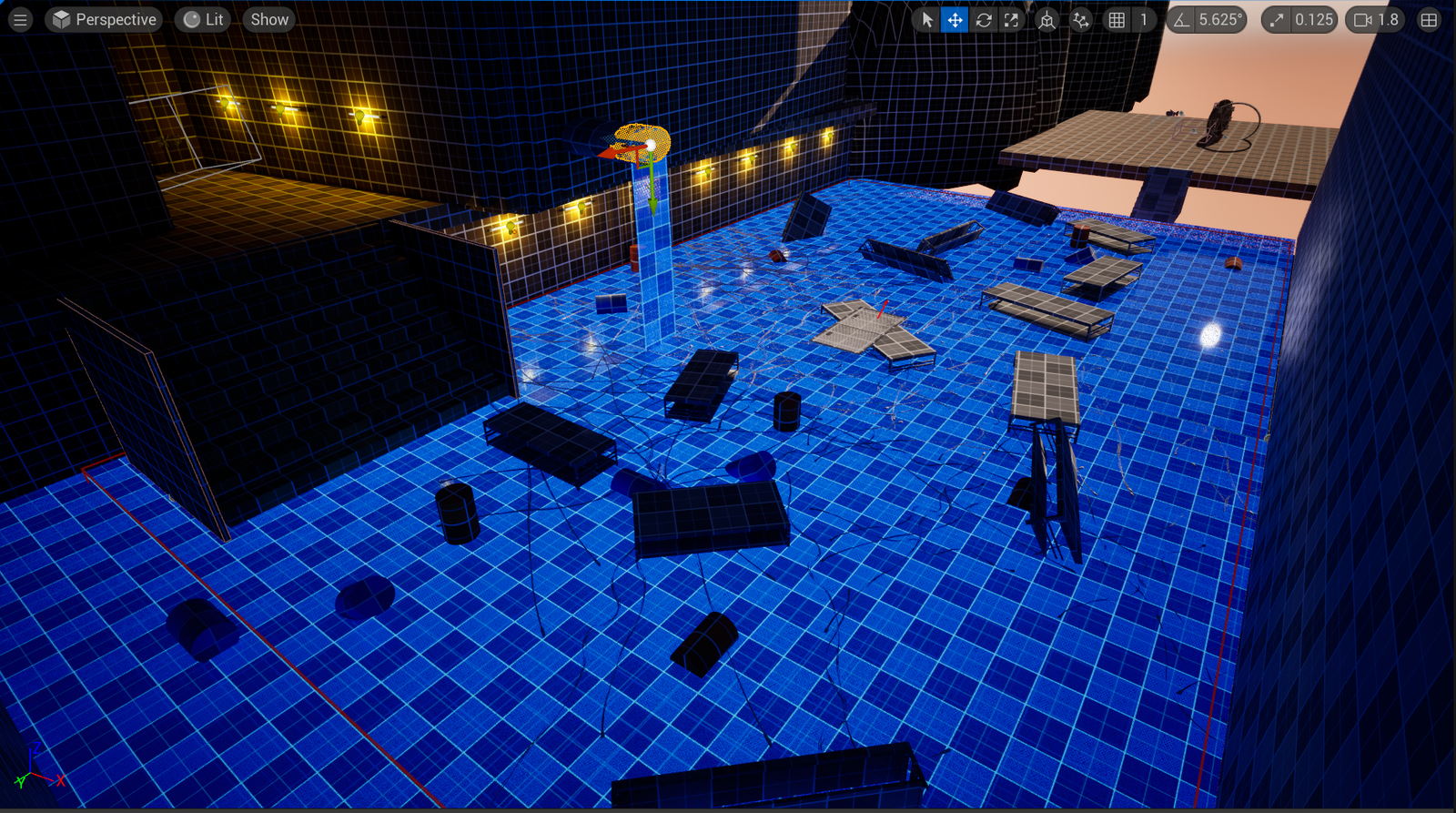Activate the Scale tool

(1012, 19)
